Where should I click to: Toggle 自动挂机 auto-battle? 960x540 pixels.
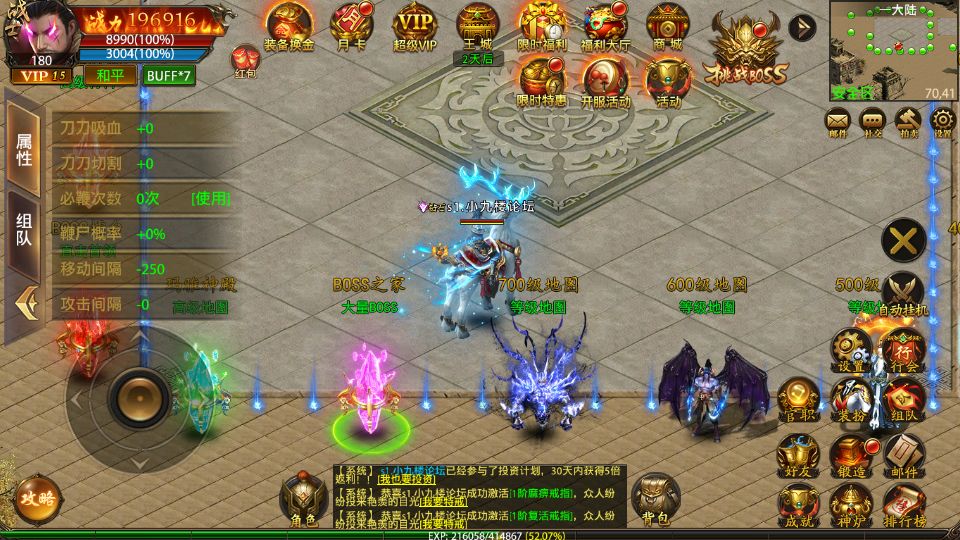click(902, 291)
